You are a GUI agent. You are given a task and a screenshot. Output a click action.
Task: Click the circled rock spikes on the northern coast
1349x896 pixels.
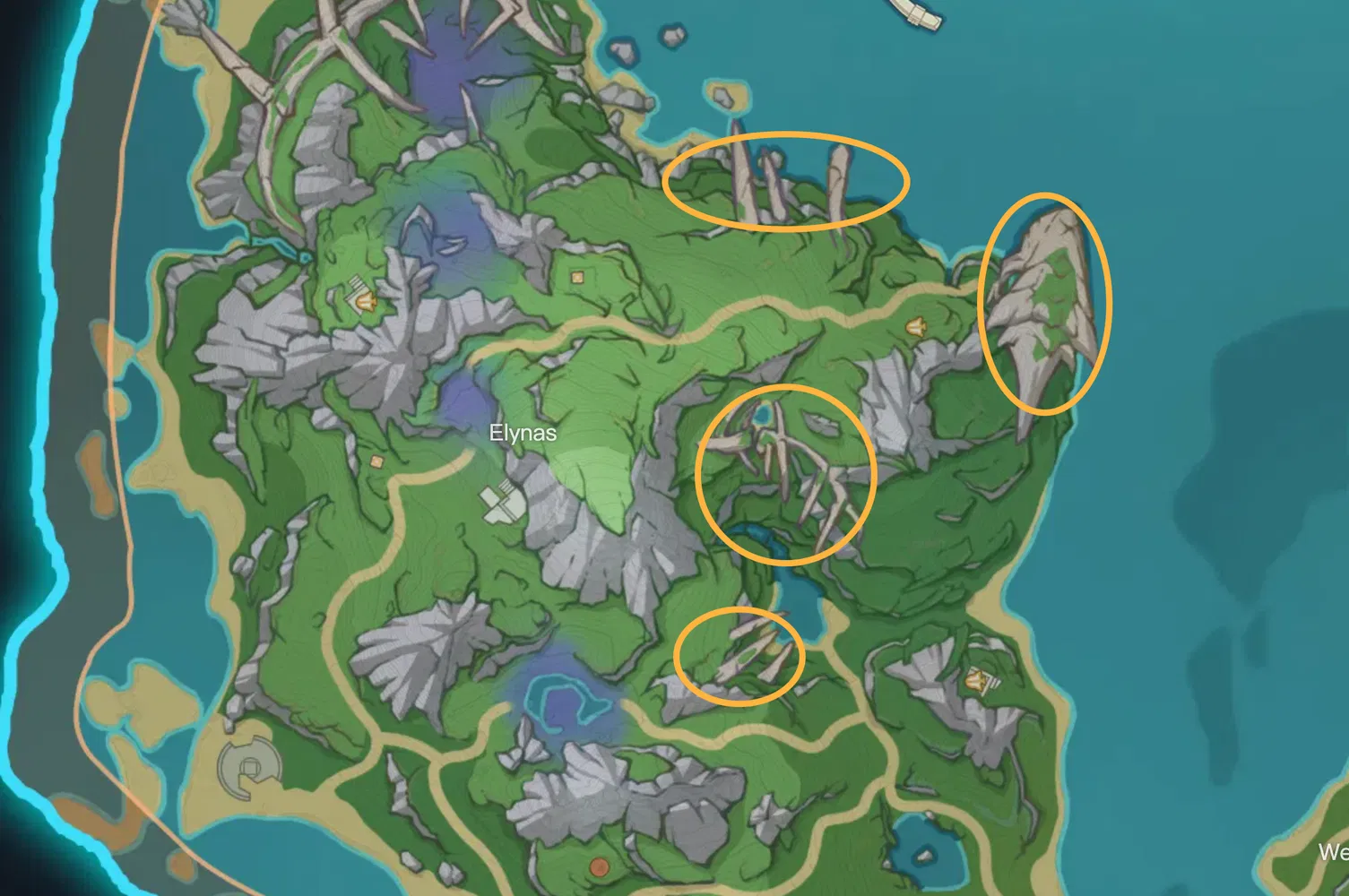pos(786,178)
